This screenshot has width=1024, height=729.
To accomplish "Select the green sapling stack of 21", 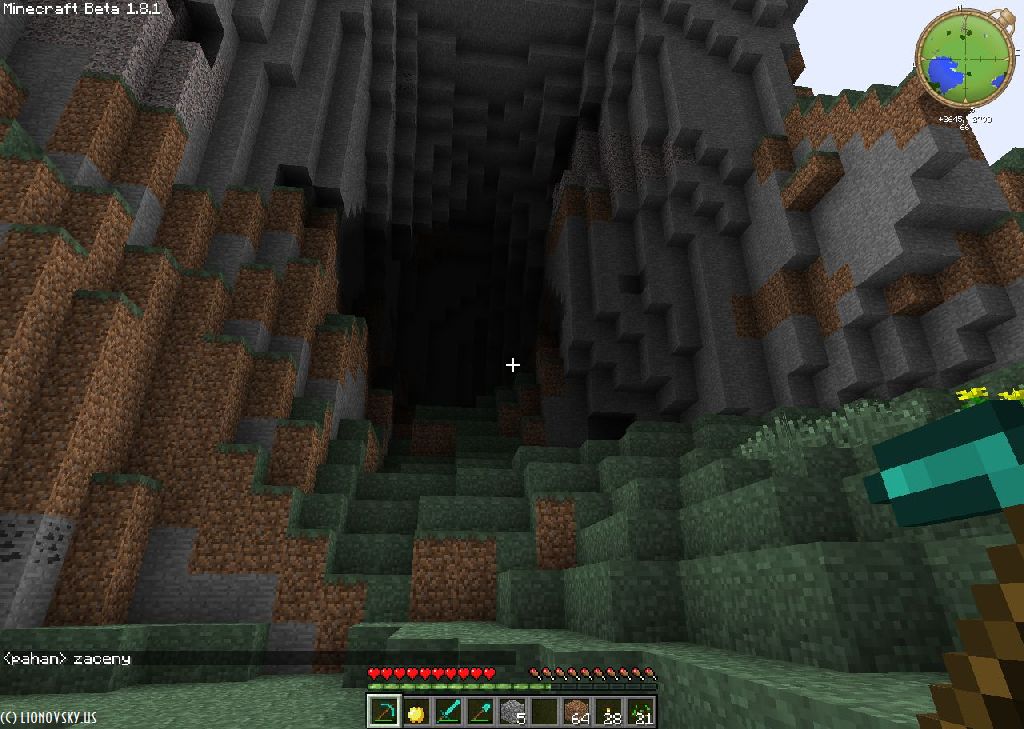I will click(x=641, y=712).
